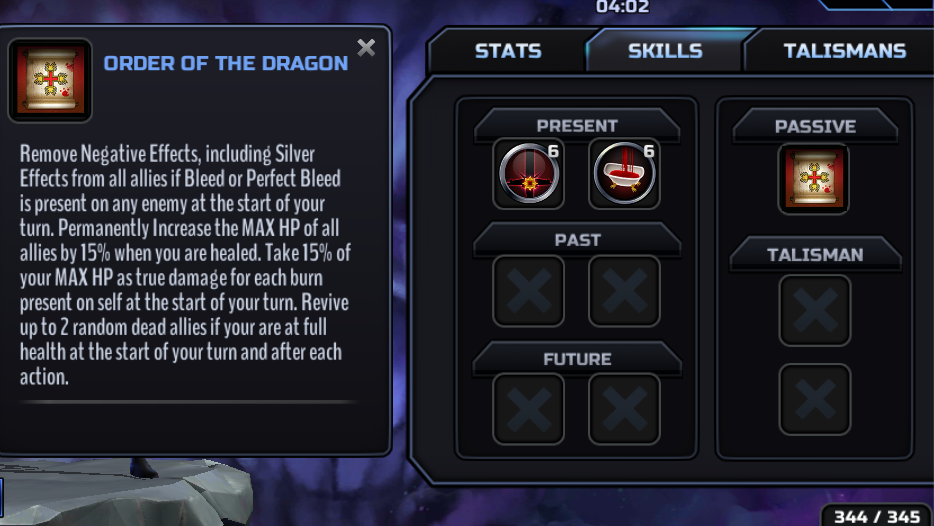View the Order of the Dragon passive icon
934x526 pixels.
pyautogui.click(x=814, y=179)
